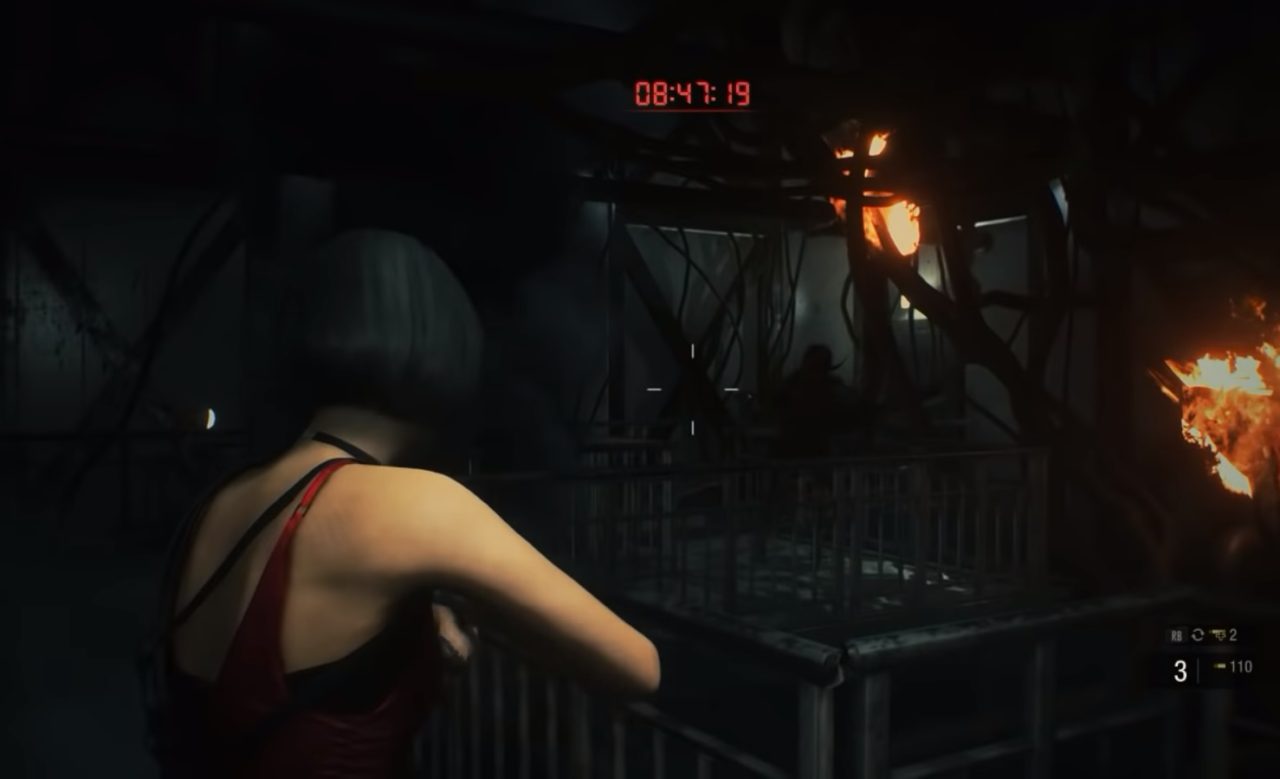Click the divider bar in the ammo HUD
Screen dimensions: 1280x779
pos(1197,668)
